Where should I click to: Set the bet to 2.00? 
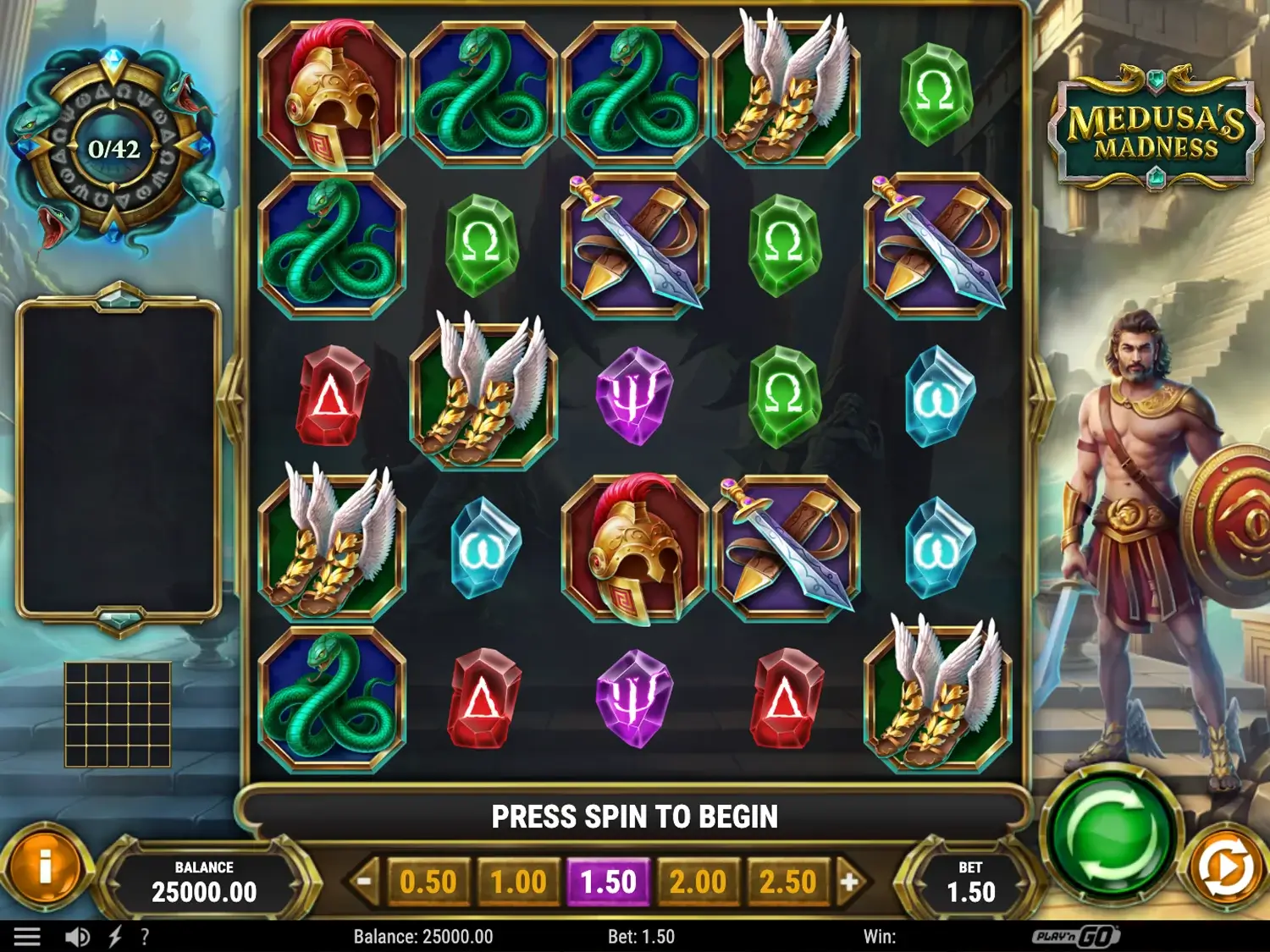click(x=698, y=883)
